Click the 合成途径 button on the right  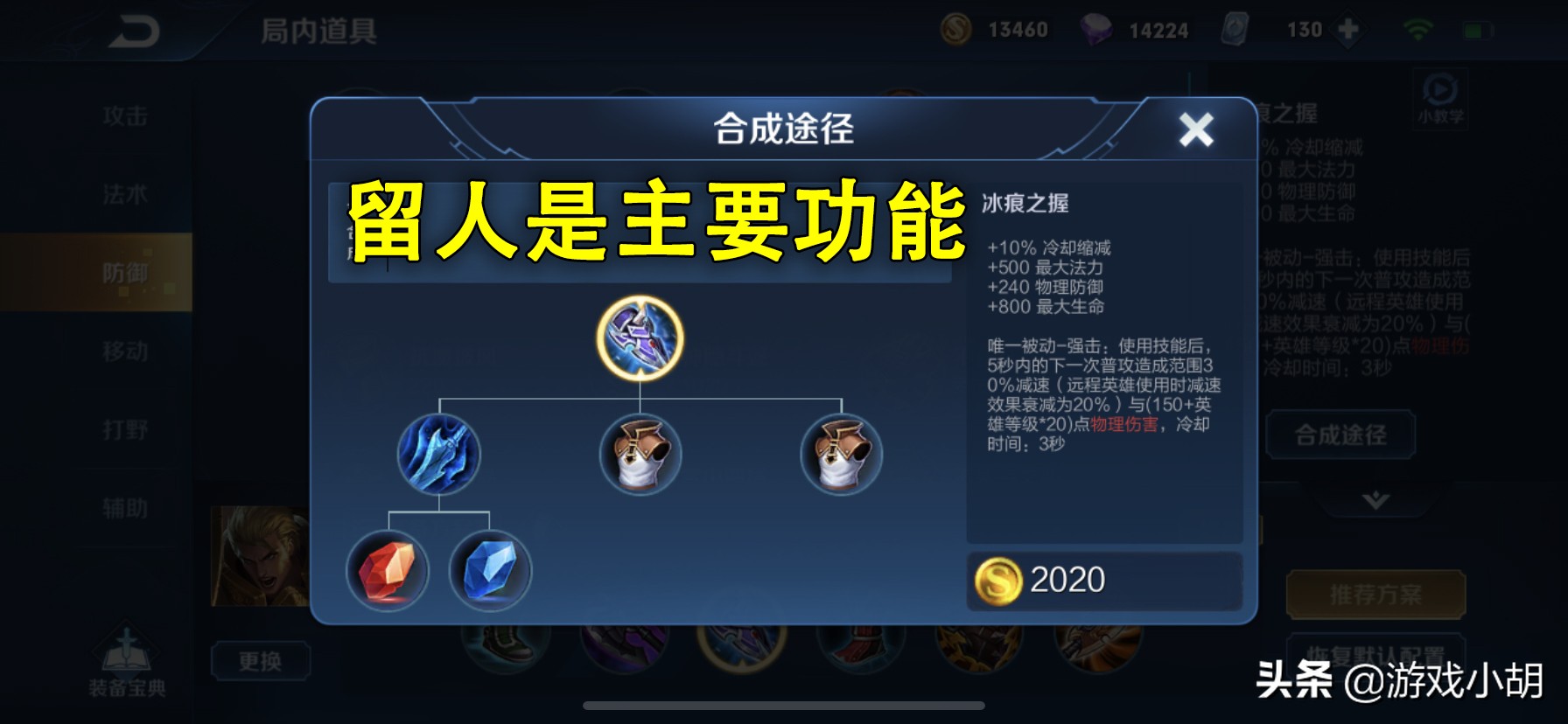[1339, 435]
